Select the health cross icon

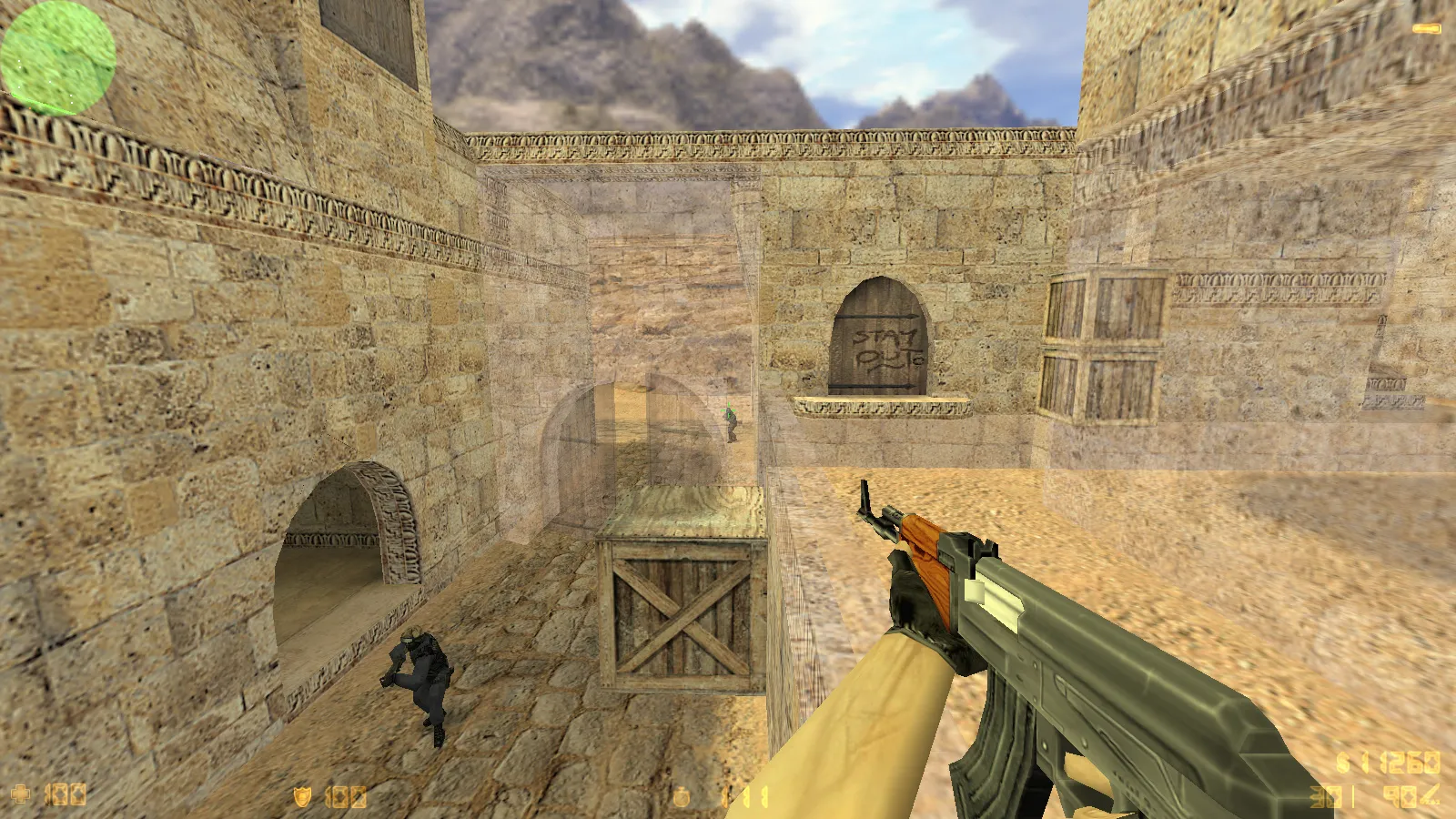point(20,794)
